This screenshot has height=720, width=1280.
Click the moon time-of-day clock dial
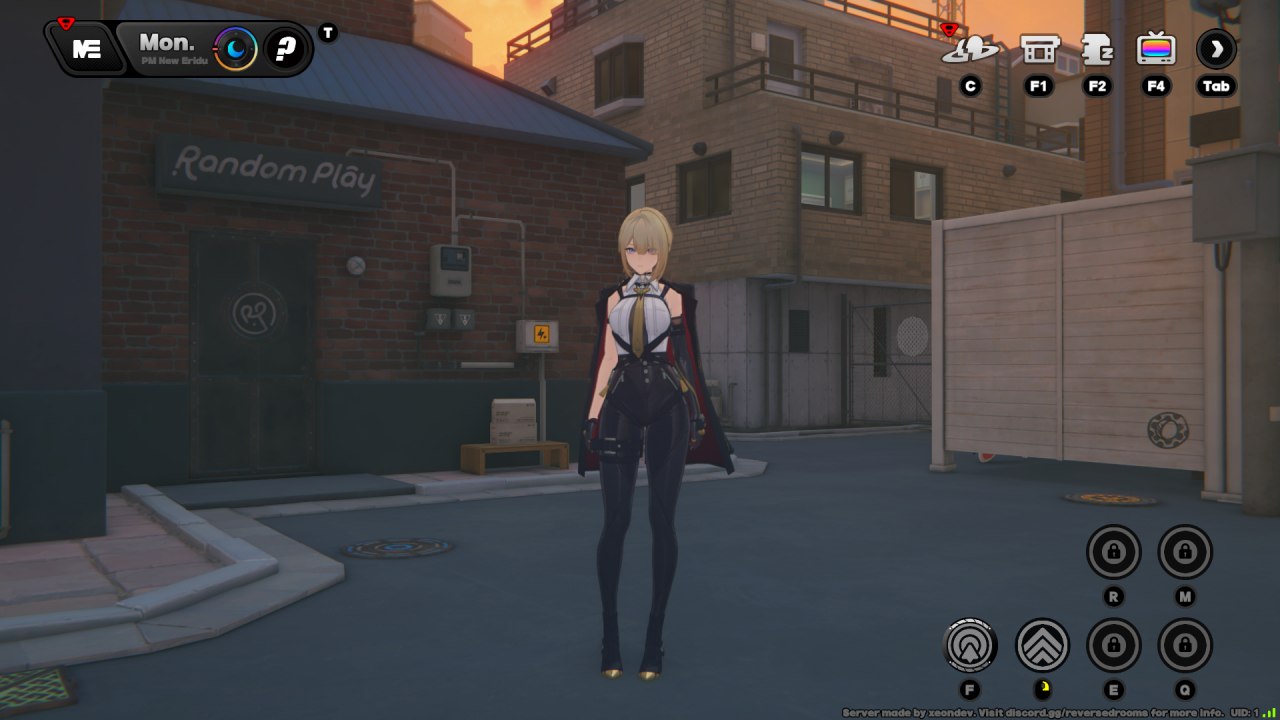coord(236,48)
